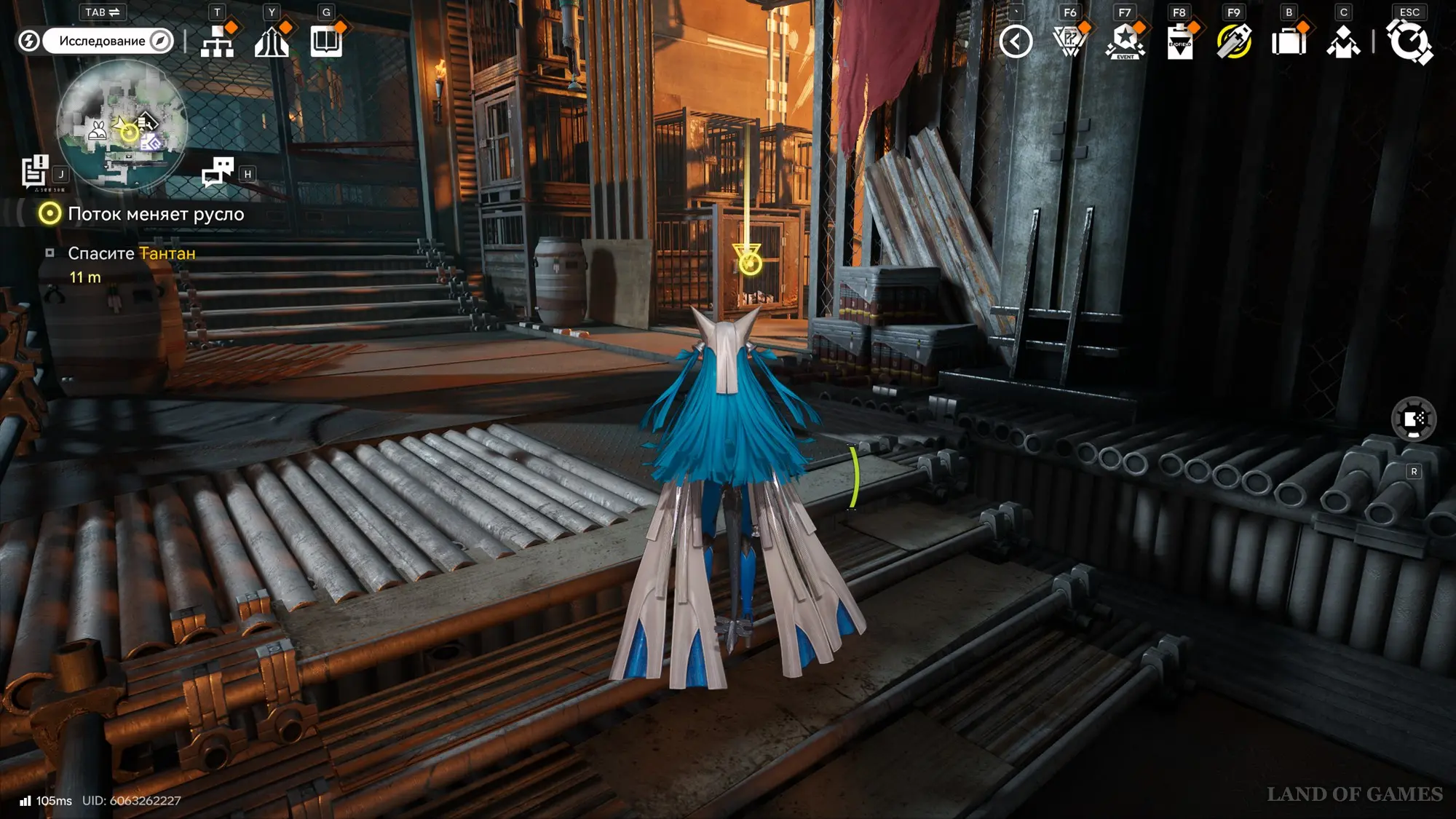
Task: Open the yellow-ringed headhunting ticket icon
Action: click(x=1234, y=41)
